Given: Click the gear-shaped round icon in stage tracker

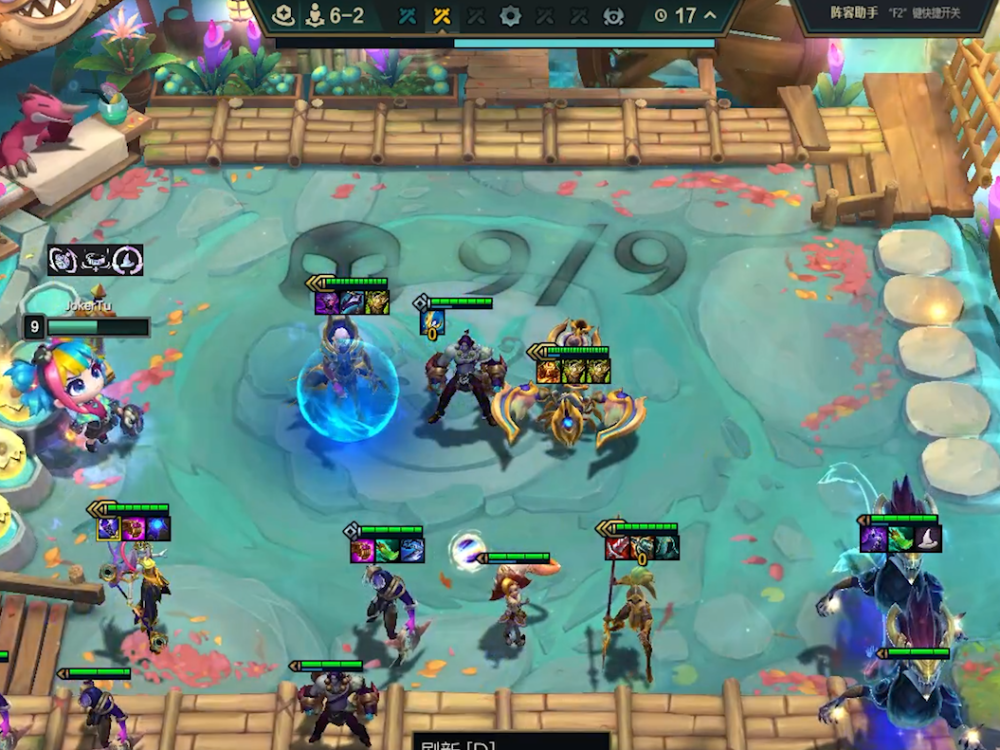Looking at the screenshot, I should click(x=510, y=16).
